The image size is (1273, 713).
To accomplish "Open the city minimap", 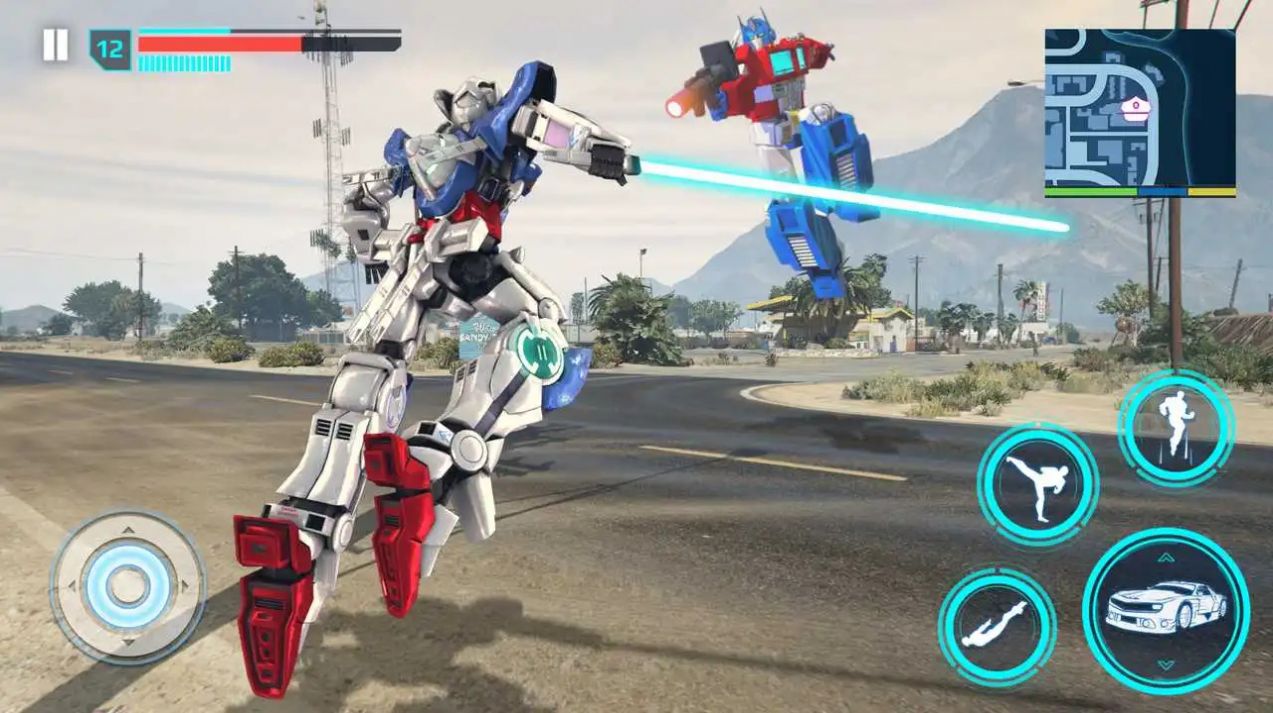I will pyautogui.click(x=1139, y=112).
